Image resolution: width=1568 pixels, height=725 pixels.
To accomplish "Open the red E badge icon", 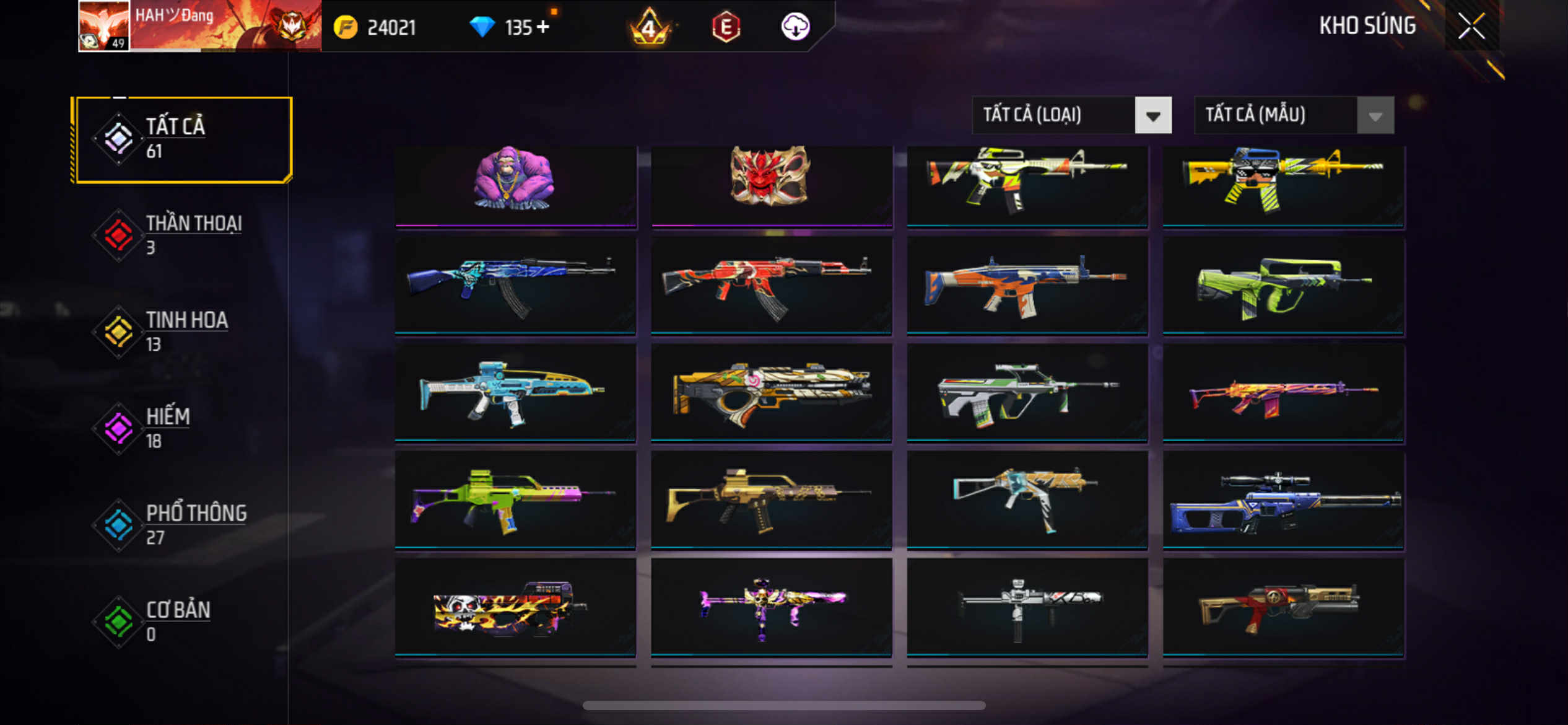I will [x=726, y=27].
